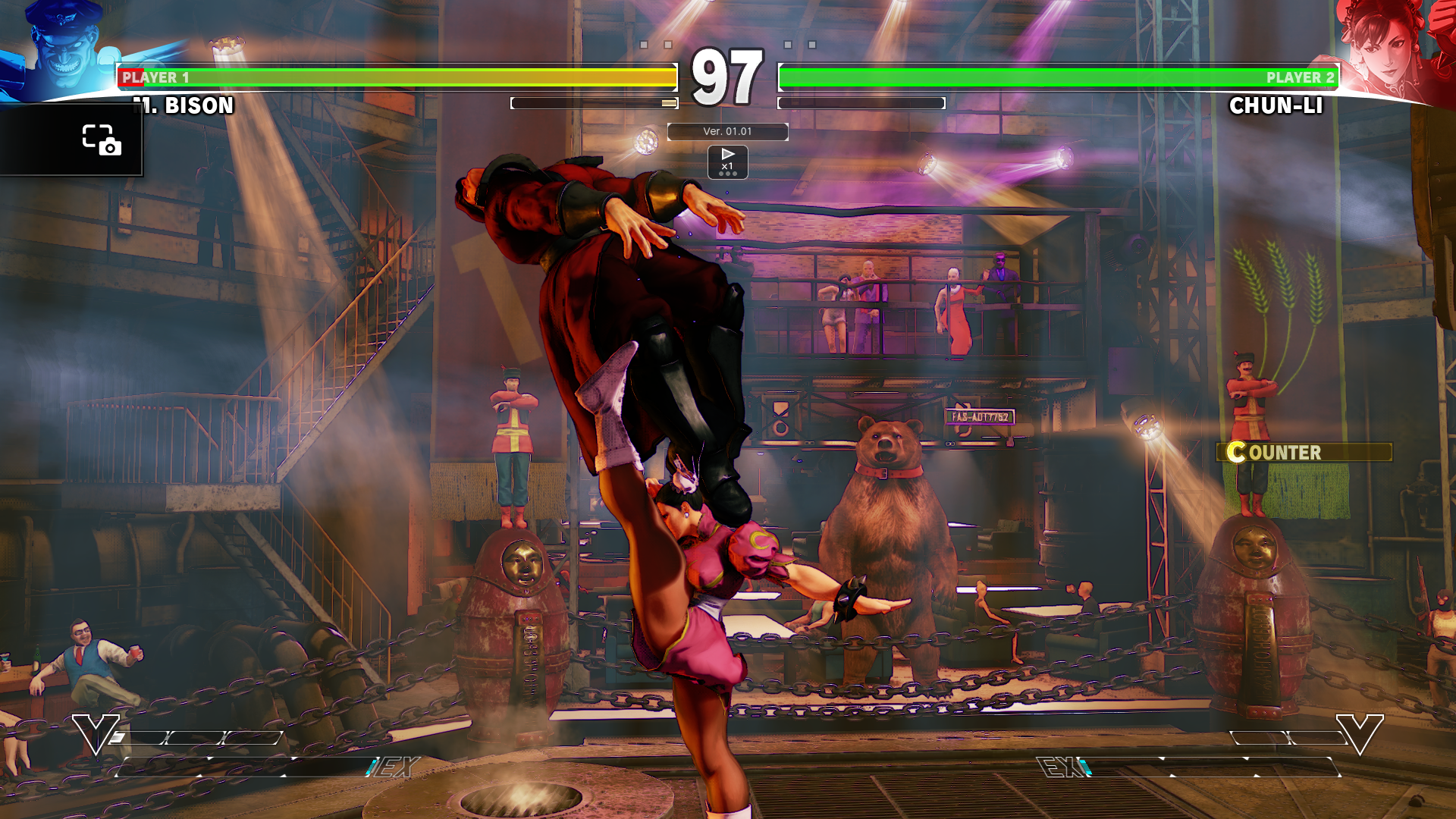Toggle the capture overlay panel
1456x819 pixels.
72,139
